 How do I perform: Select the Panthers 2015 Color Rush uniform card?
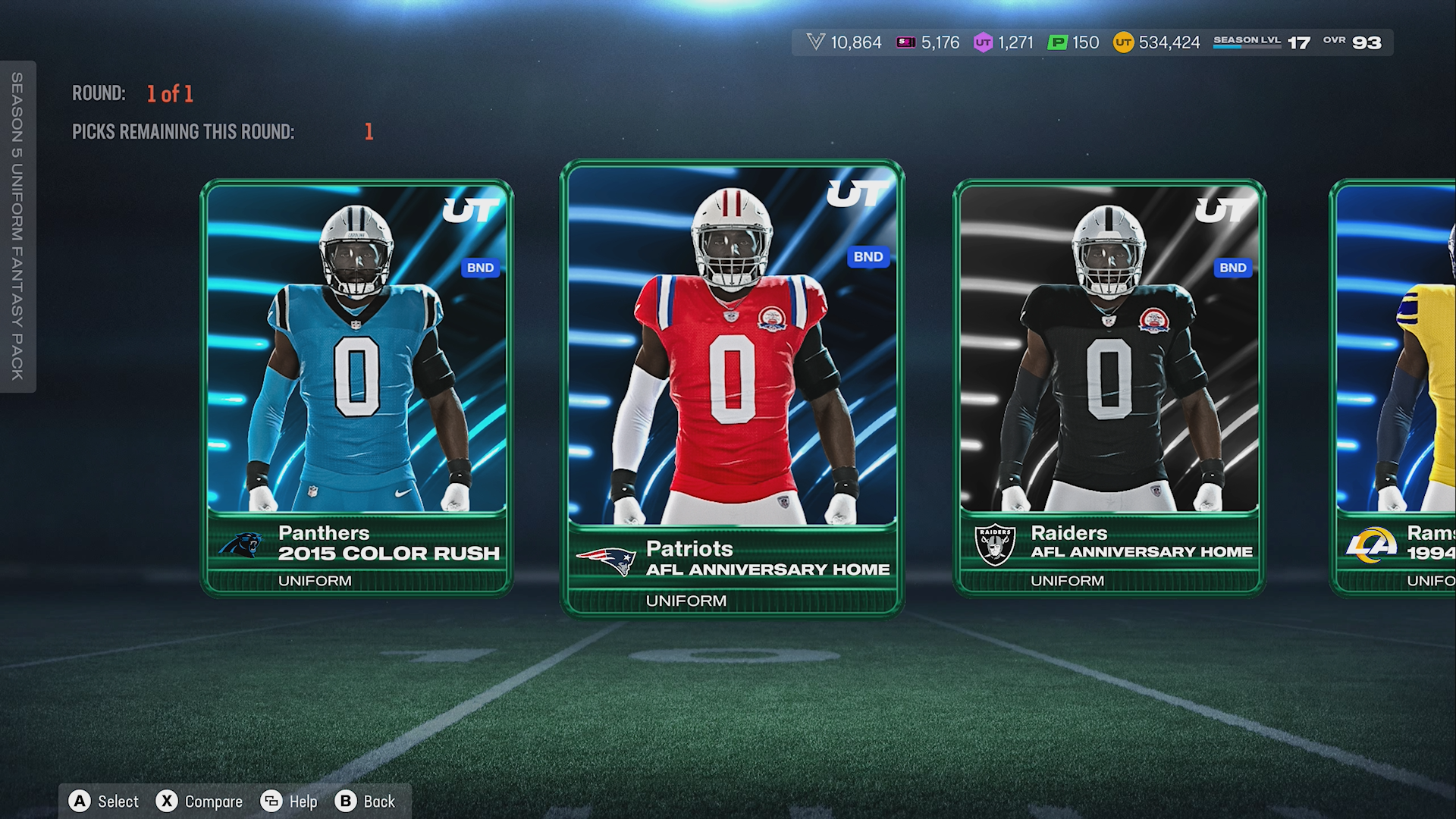[x=356, y=387]
